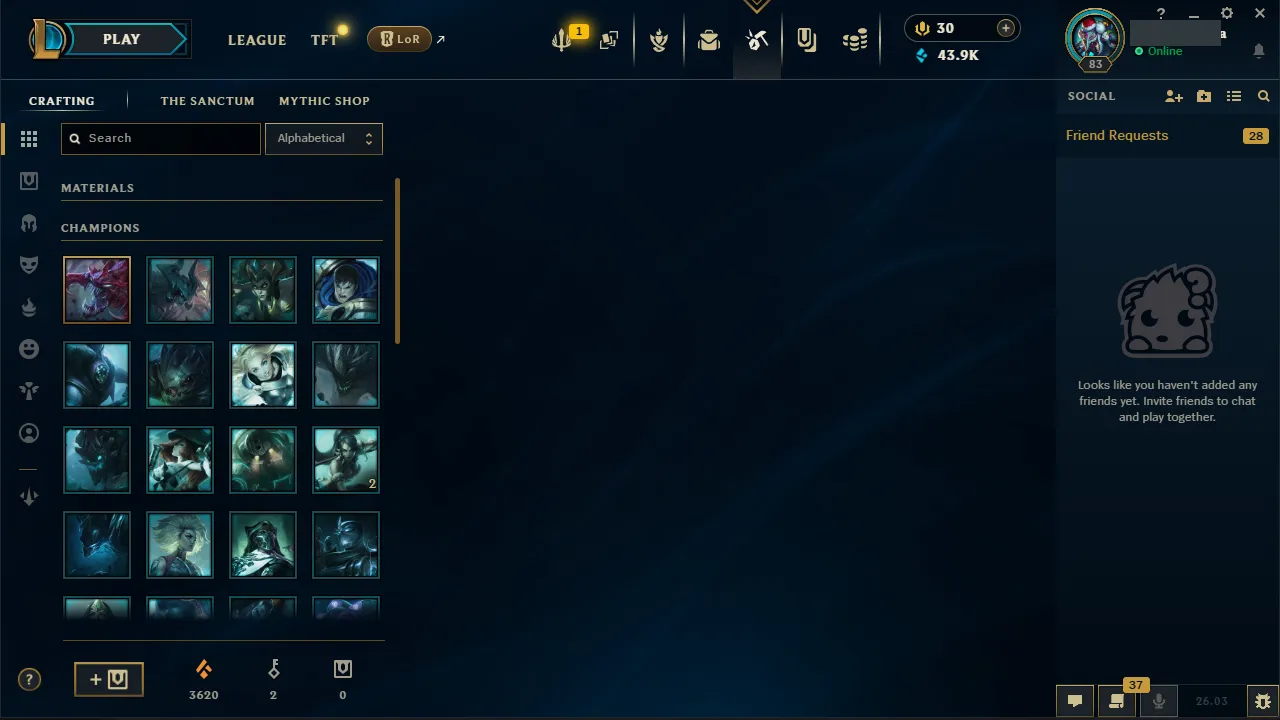Select the emotes smiley category
1280x720 pixels.
29,348
